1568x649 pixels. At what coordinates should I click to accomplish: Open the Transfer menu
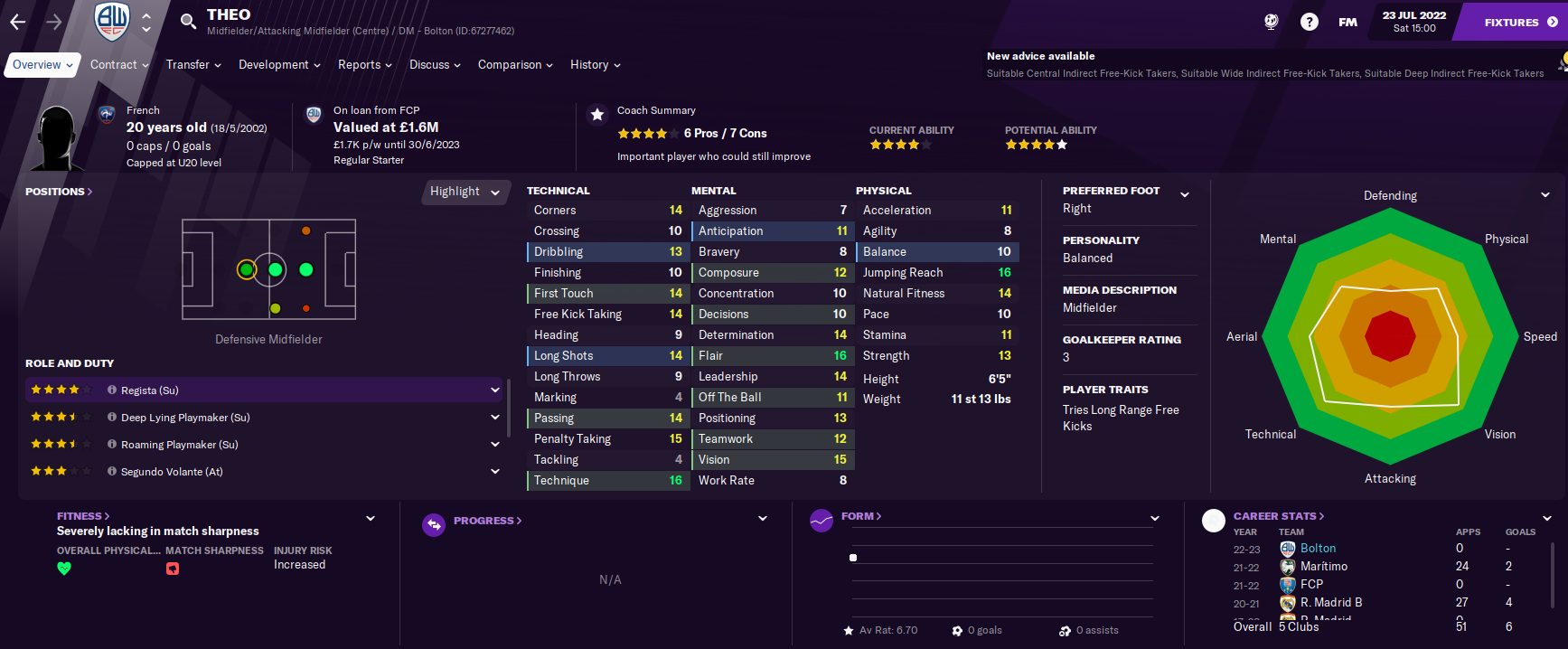193,65
